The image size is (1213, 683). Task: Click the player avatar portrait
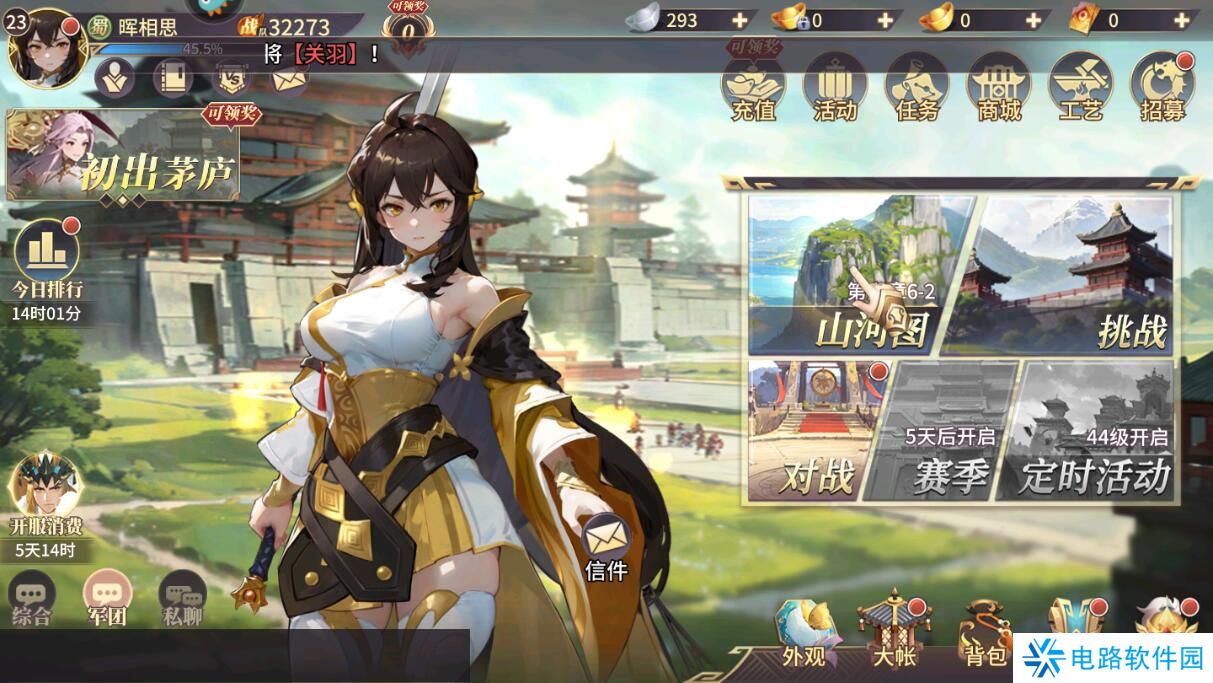tap(46, 47)
